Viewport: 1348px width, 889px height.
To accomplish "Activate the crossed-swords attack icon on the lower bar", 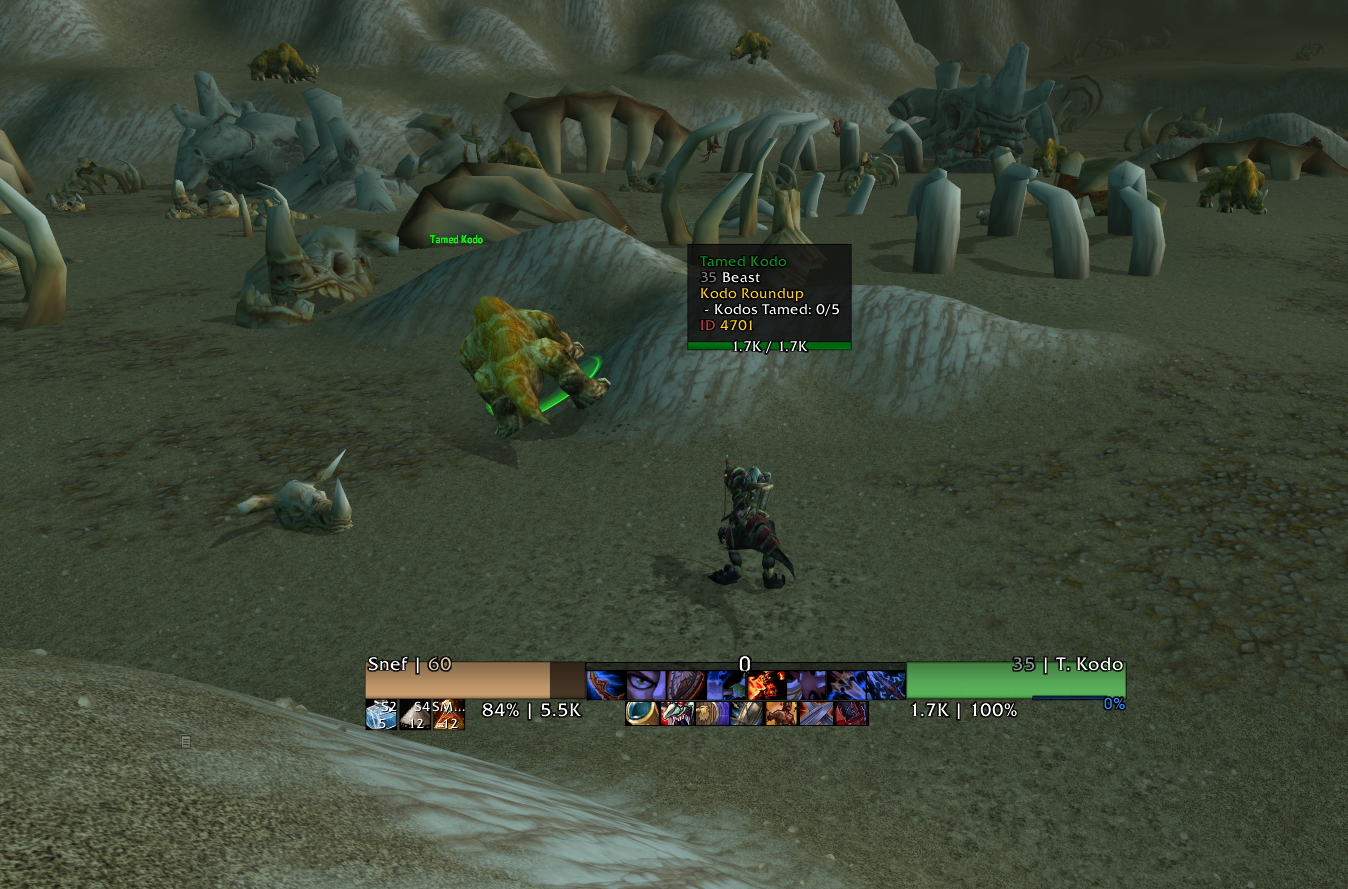I will pyautogui.click(x=816, y=713).
